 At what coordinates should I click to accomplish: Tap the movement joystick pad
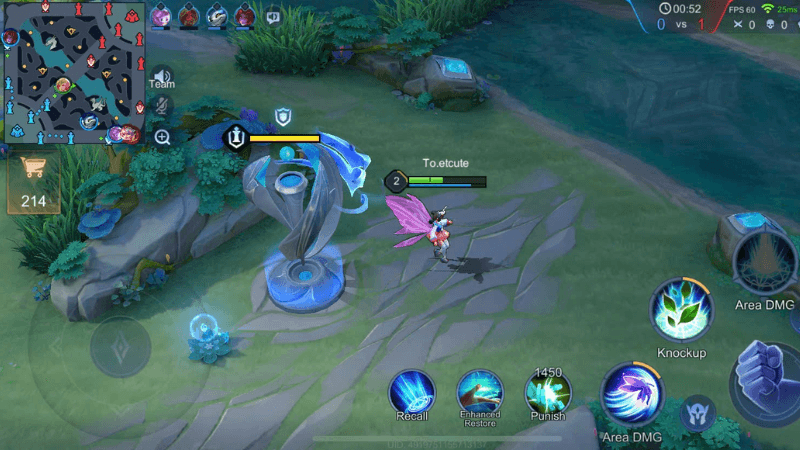120,347
